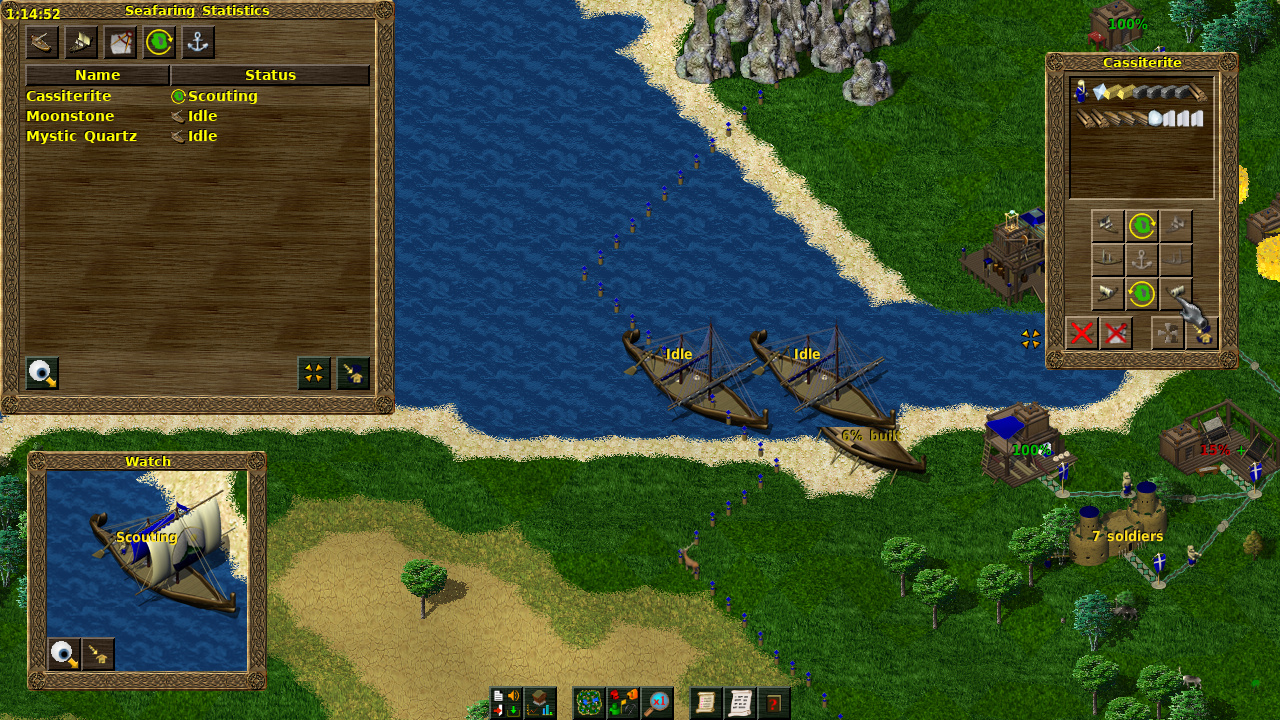Sort ships by the Status column
Viewport: 1280px width, 720px height.
[270, 75]
